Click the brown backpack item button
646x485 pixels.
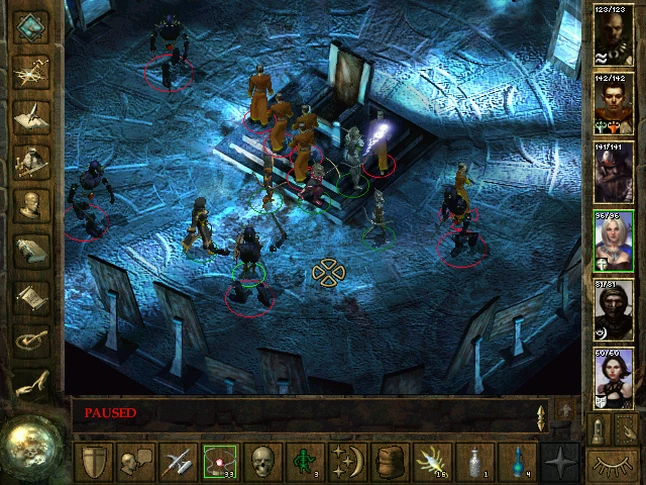(x=388, y=463)
